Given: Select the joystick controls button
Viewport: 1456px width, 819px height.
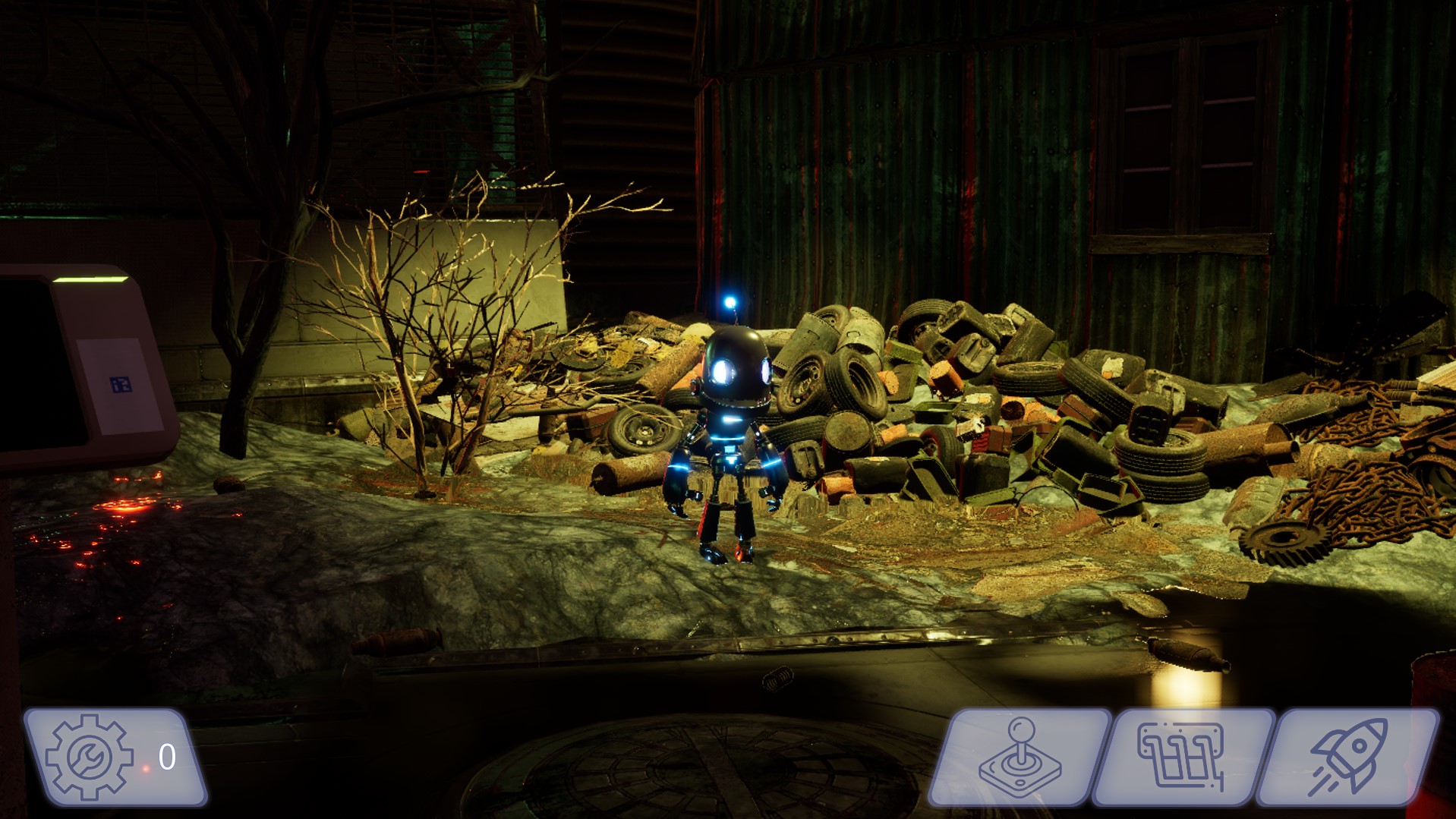Looking at the screenshot, I should (1020, 757).
